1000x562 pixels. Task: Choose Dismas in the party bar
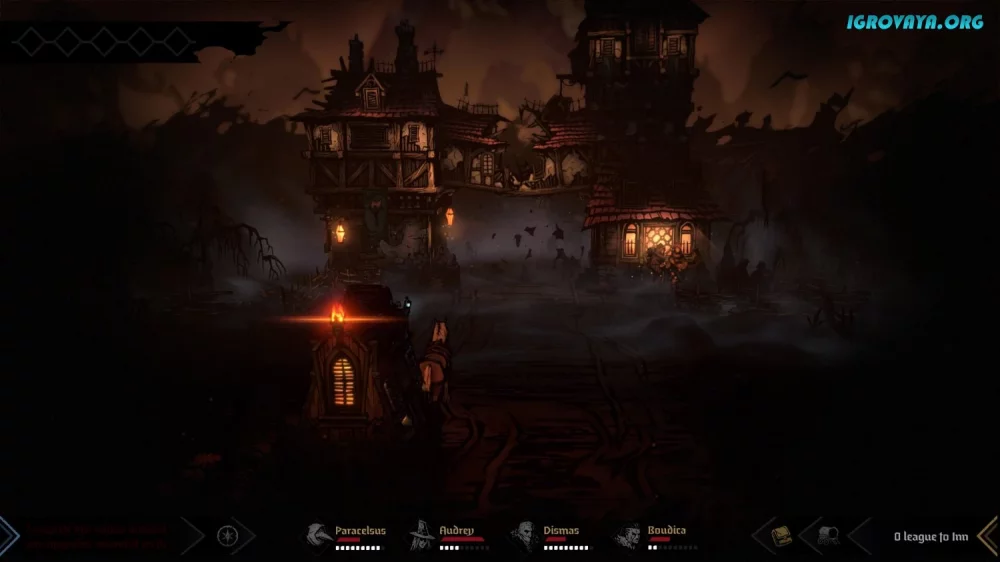pos(526,535)
